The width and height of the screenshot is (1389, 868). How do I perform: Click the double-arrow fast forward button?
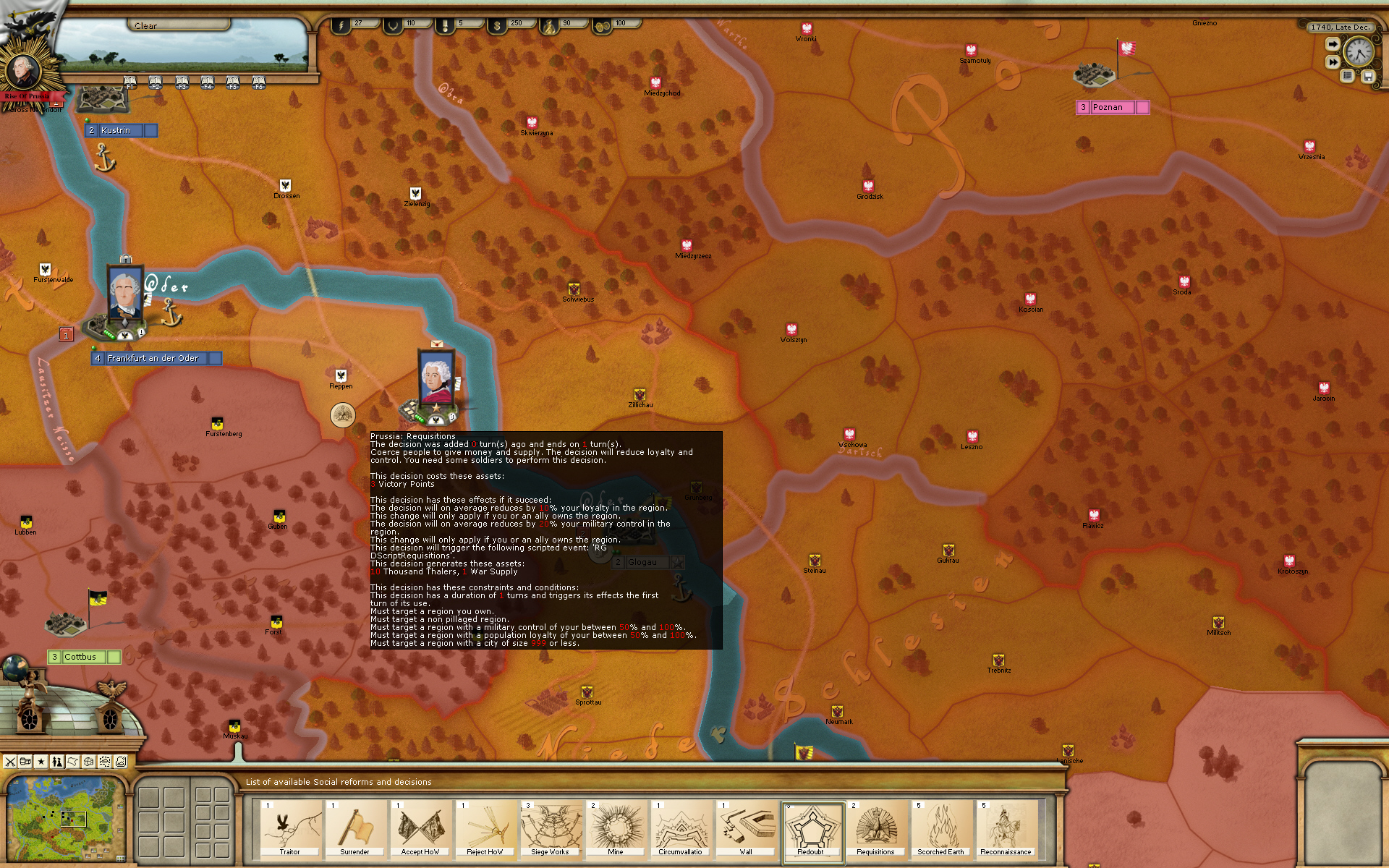[1333, 62]
